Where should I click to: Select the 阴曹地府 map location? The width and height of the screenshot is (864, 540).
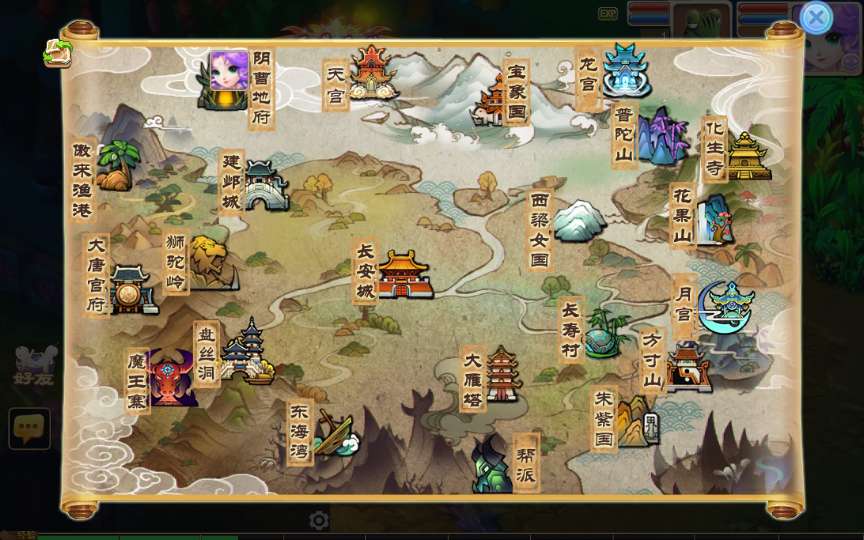click(227, 80)
